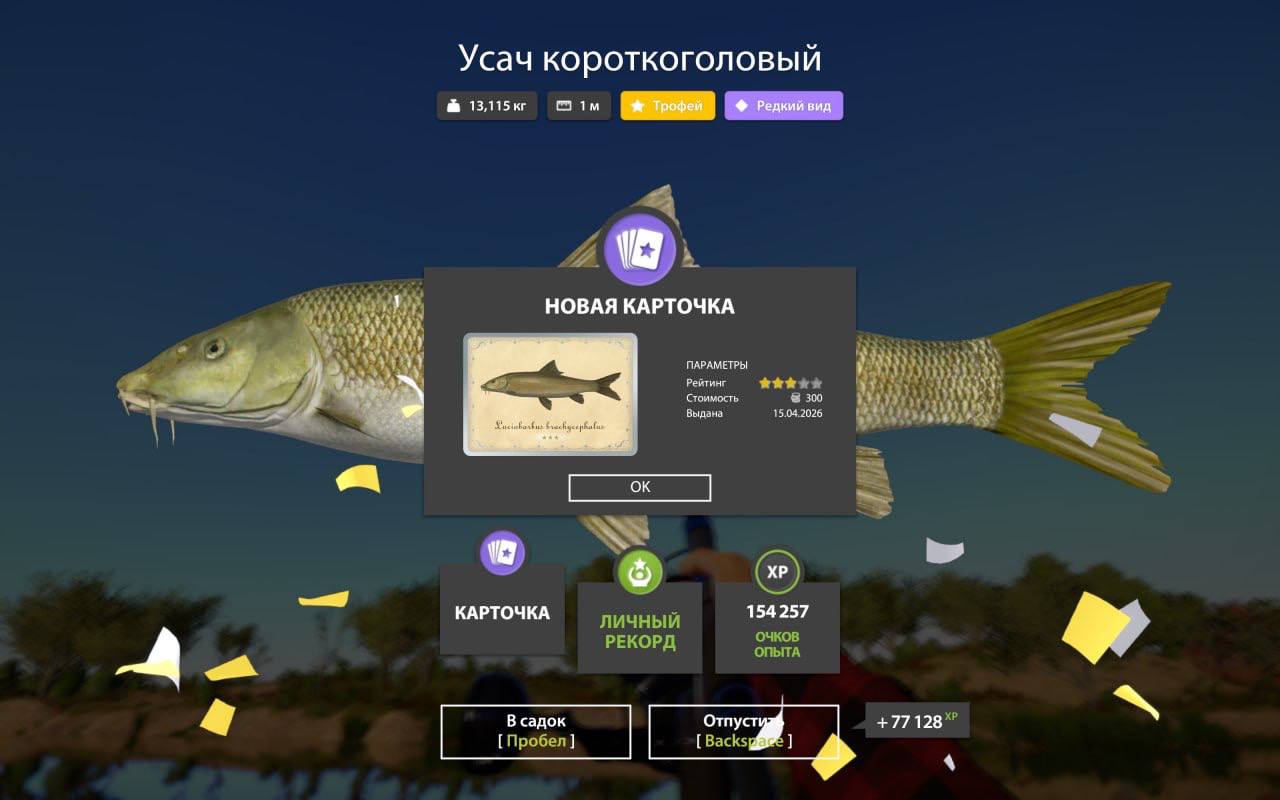Viewport: 1280px width, 800px height.
Task: Select the fifth star in Рейтинг row
Action: 815,382
